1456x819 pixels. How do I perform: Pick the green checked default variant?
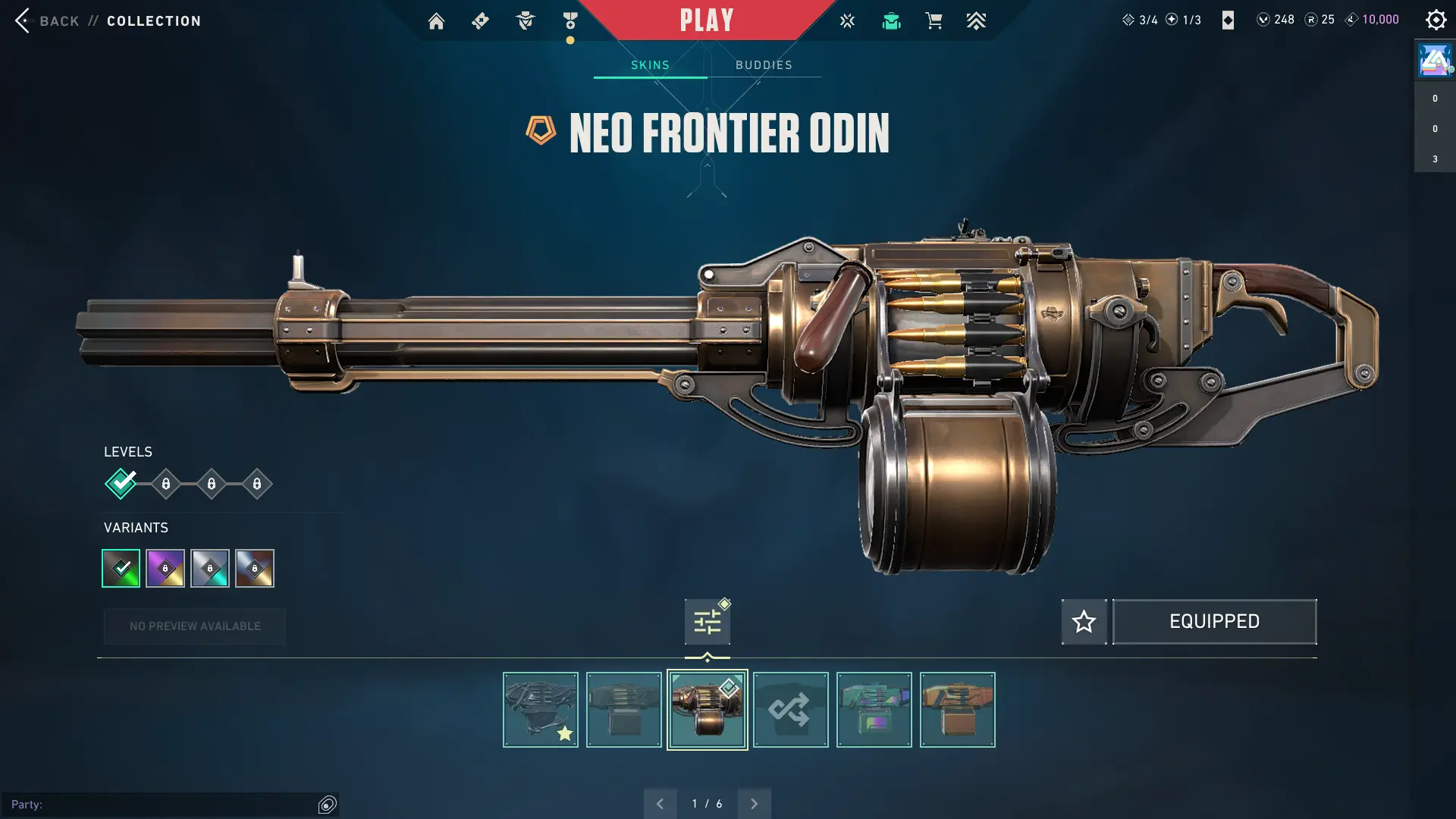pyautogui.click(x=121, y=568)
